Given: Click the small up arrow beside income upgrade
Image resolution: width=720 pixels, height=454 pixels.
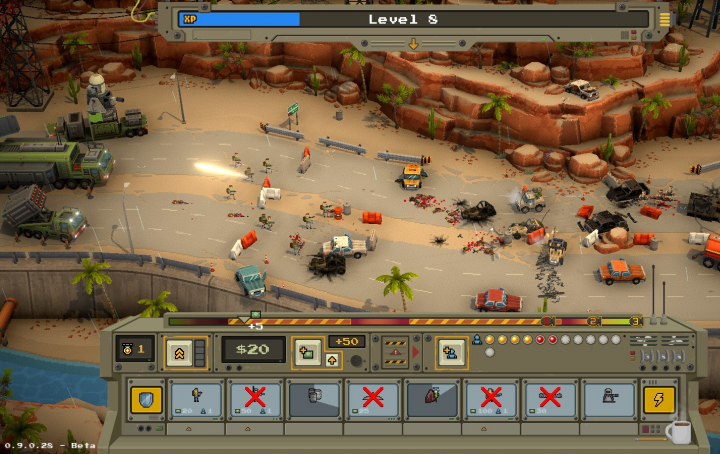Looking at the screenshot, I should 332,360.
